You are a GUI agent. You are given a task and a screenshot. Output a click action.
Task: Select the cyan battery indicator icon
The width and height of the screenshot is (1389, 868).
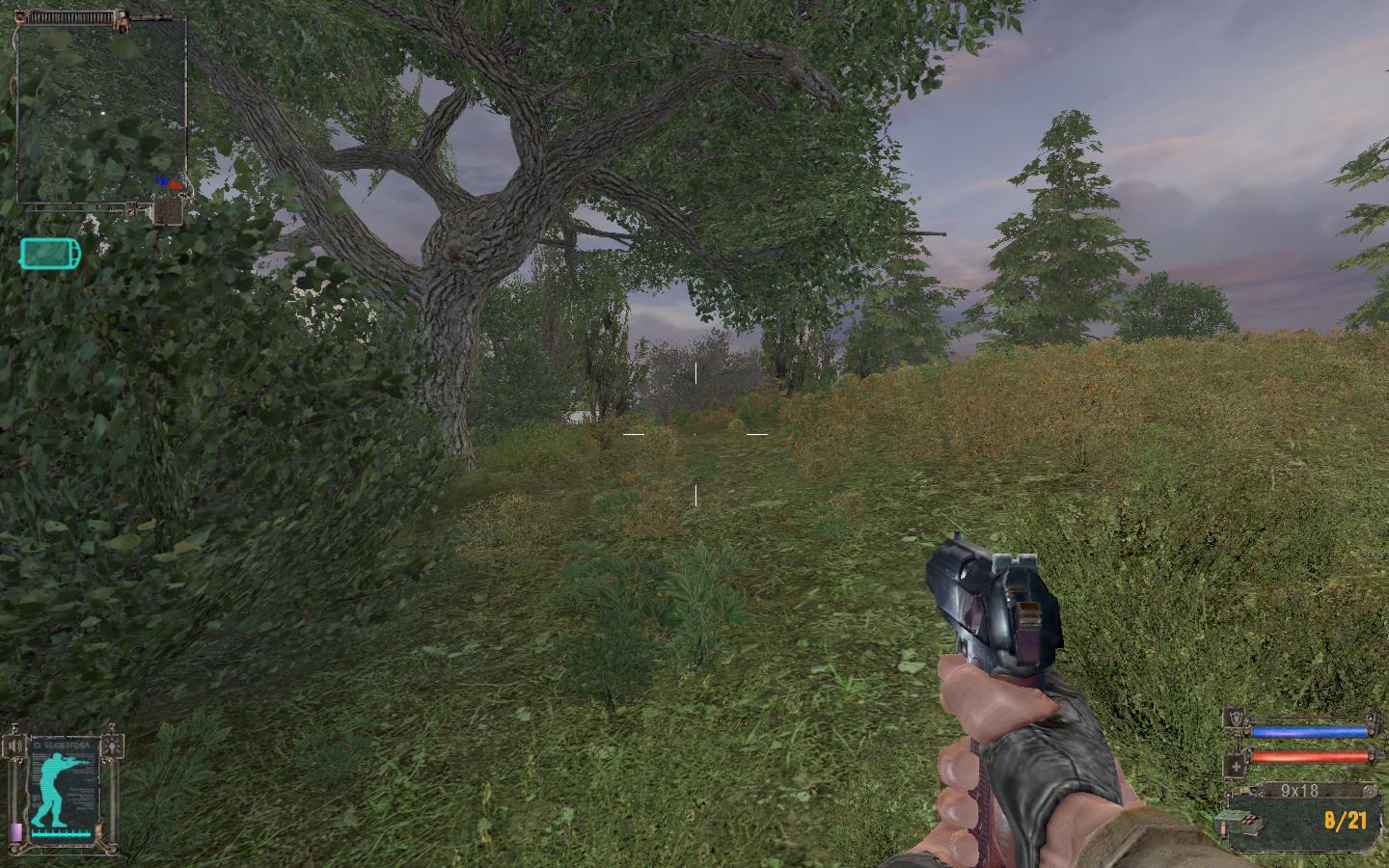point(50,254)
